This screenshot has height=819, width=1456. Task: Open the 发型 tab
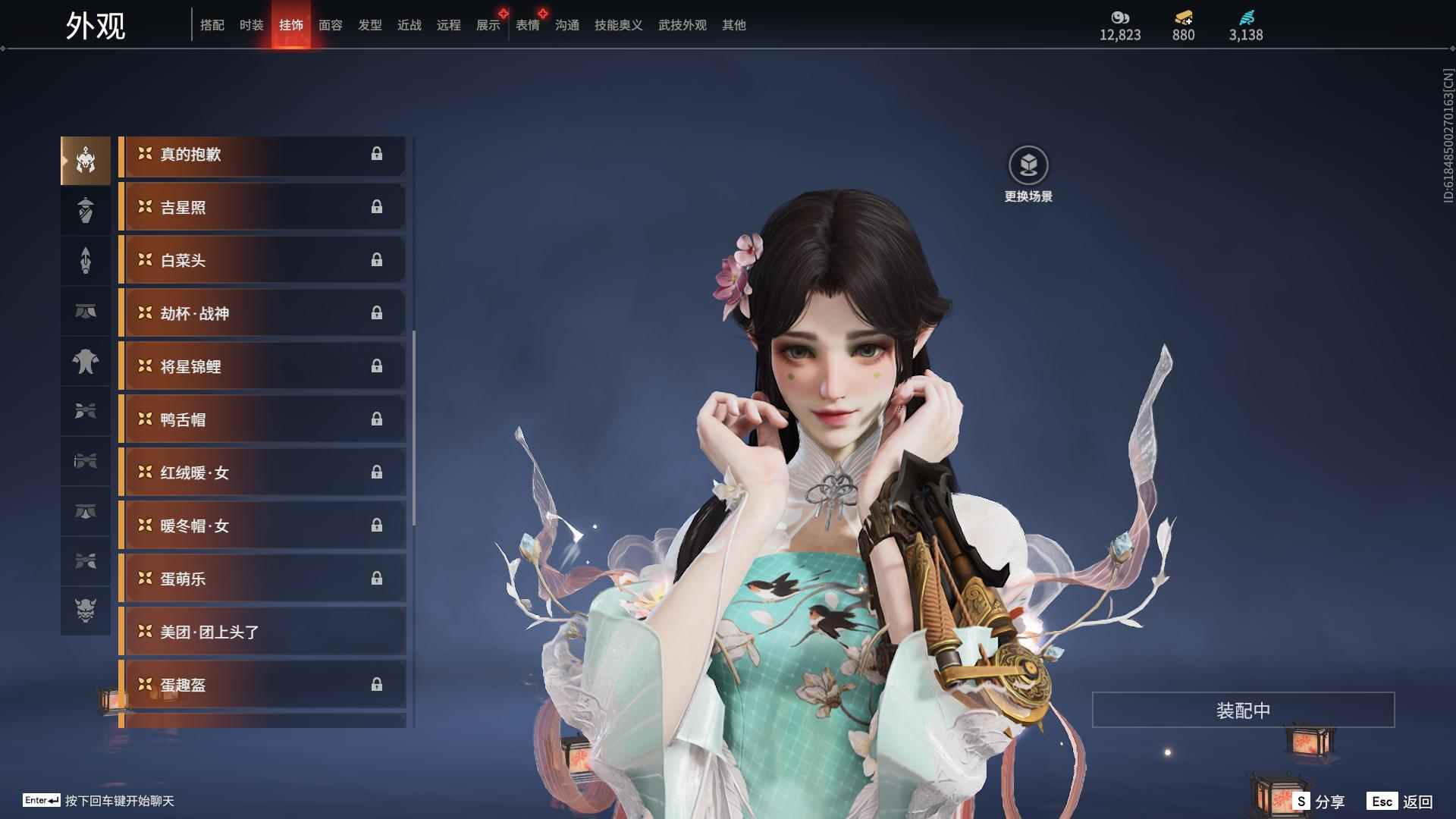click(369, 25)
